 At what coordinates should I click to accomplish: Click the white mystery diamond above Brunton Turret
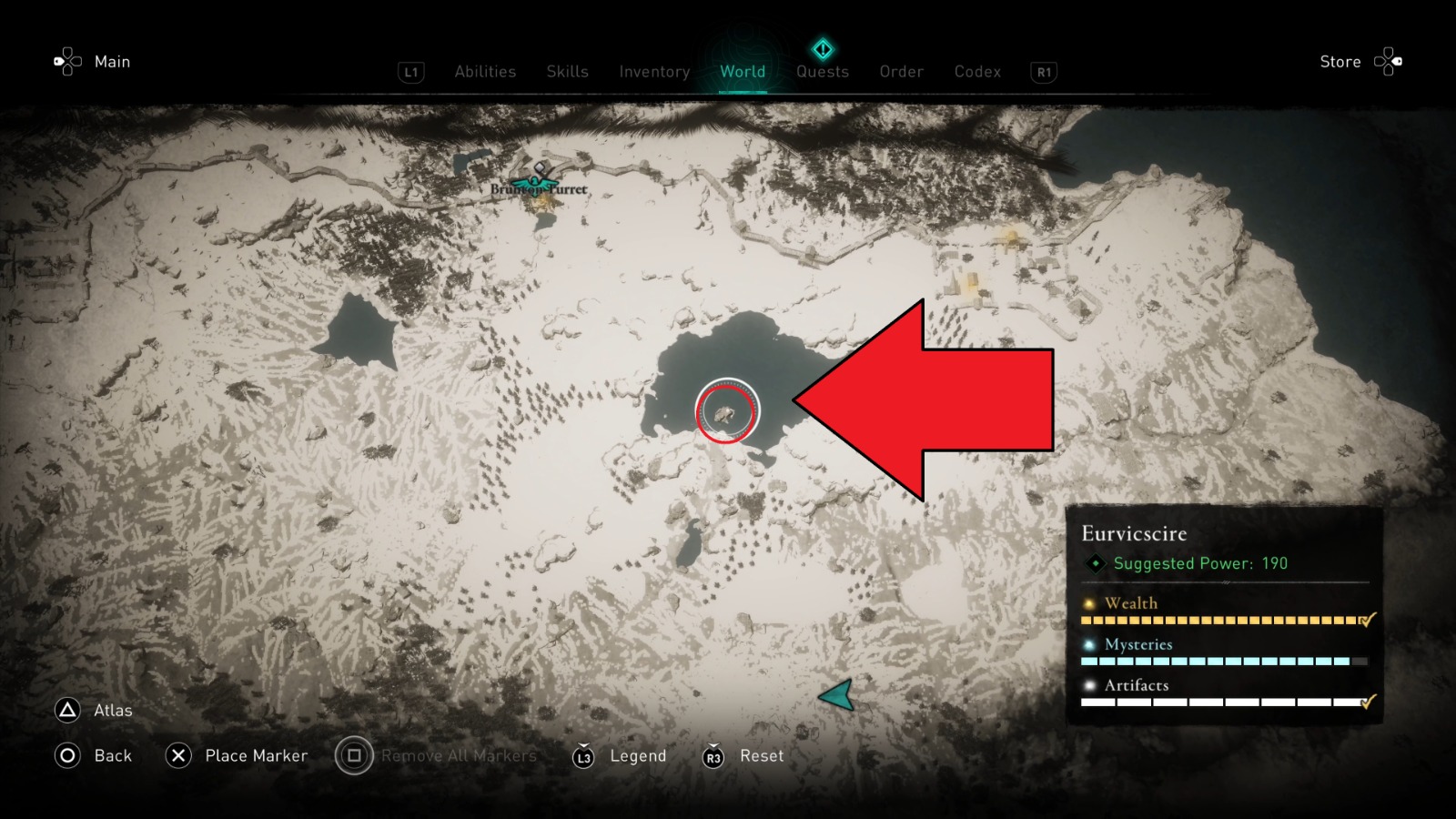(539, 167)
